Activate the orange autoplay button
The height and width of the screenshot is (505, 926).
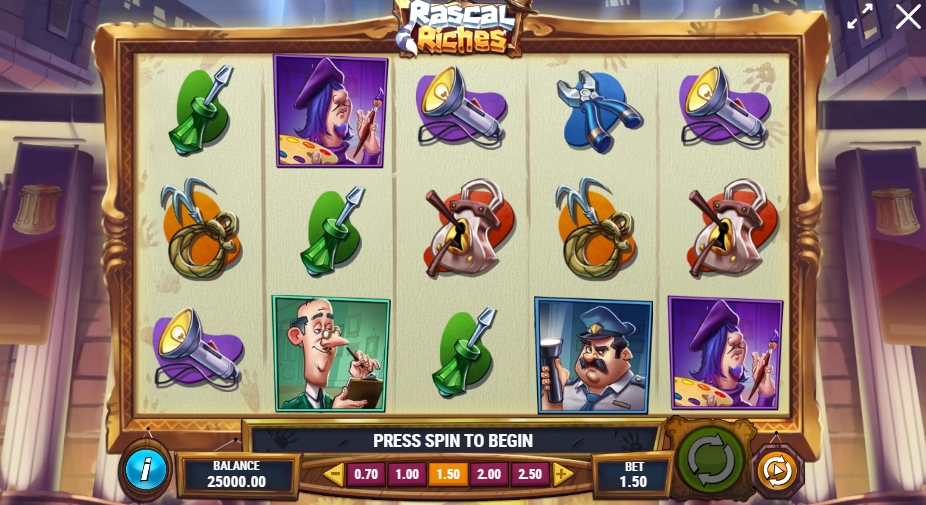point(776,470)
